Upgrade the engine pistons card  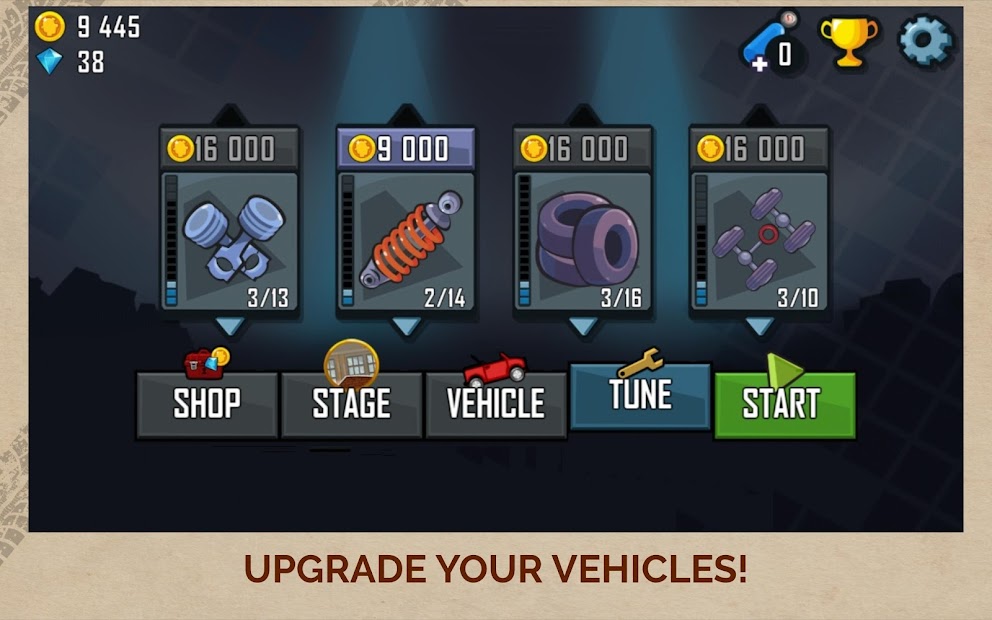(230, 241)
